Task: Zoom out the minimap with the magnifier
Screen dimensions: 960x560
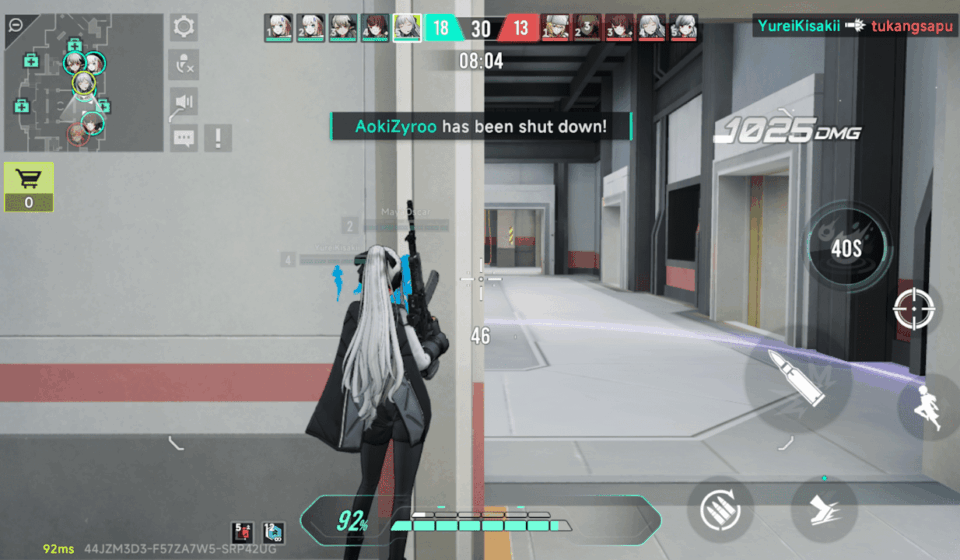Action: [x=14, y=25]
